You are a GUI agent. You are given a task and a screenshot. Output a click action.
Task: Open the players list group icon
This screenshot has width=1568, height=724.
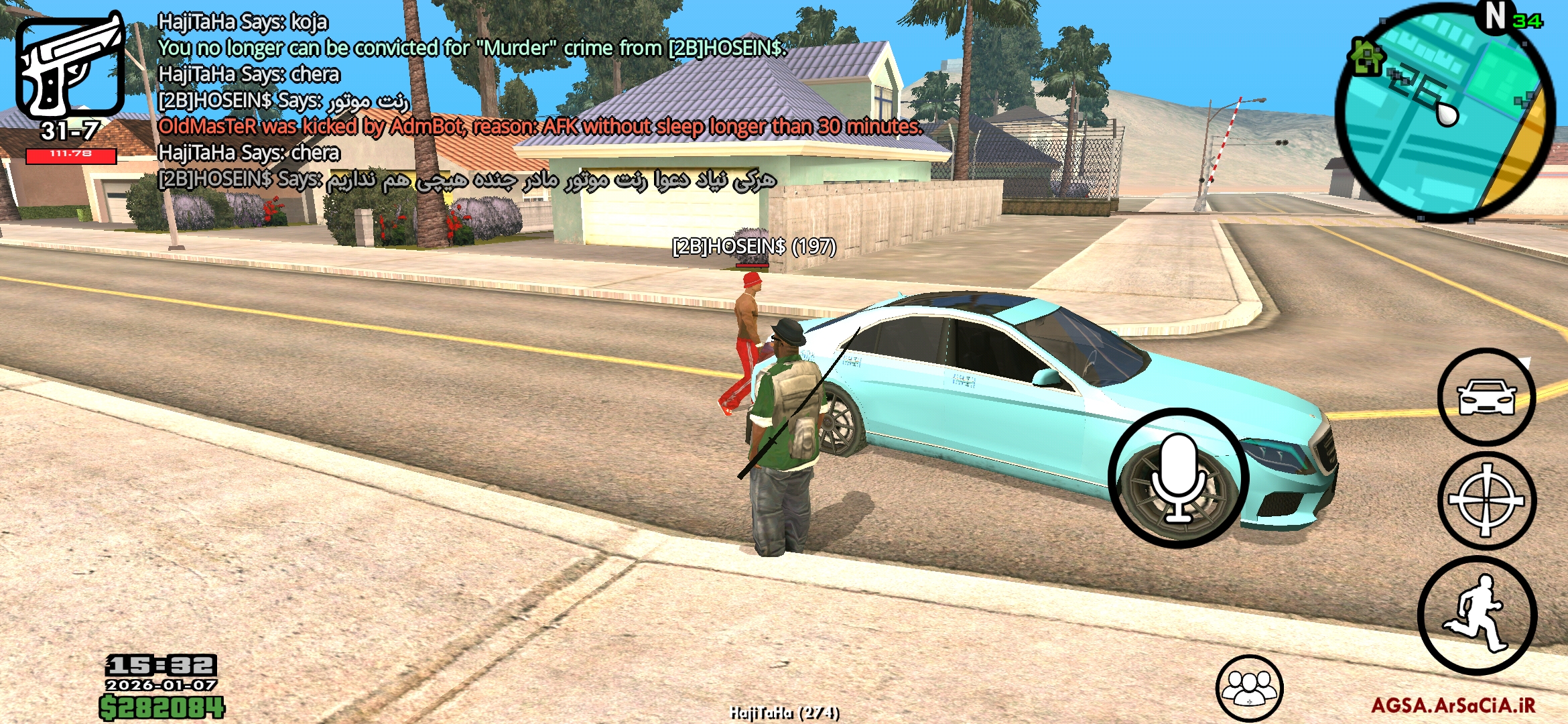pyautogui.click(x=1249, y=688)
